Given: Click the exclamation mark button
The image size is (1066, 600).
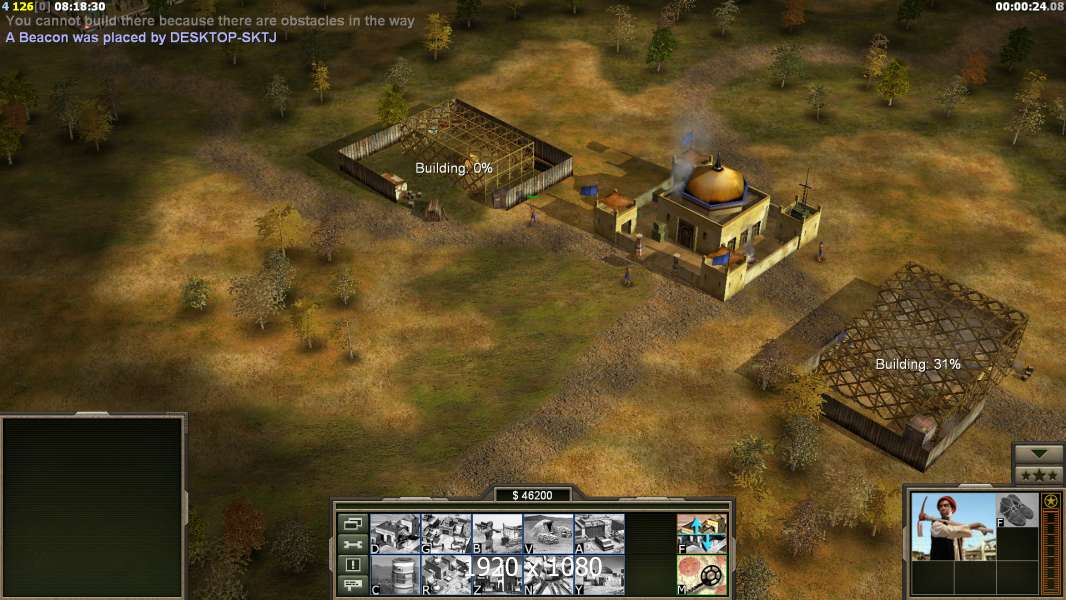Looking at the screenshot, I should 352,565.
